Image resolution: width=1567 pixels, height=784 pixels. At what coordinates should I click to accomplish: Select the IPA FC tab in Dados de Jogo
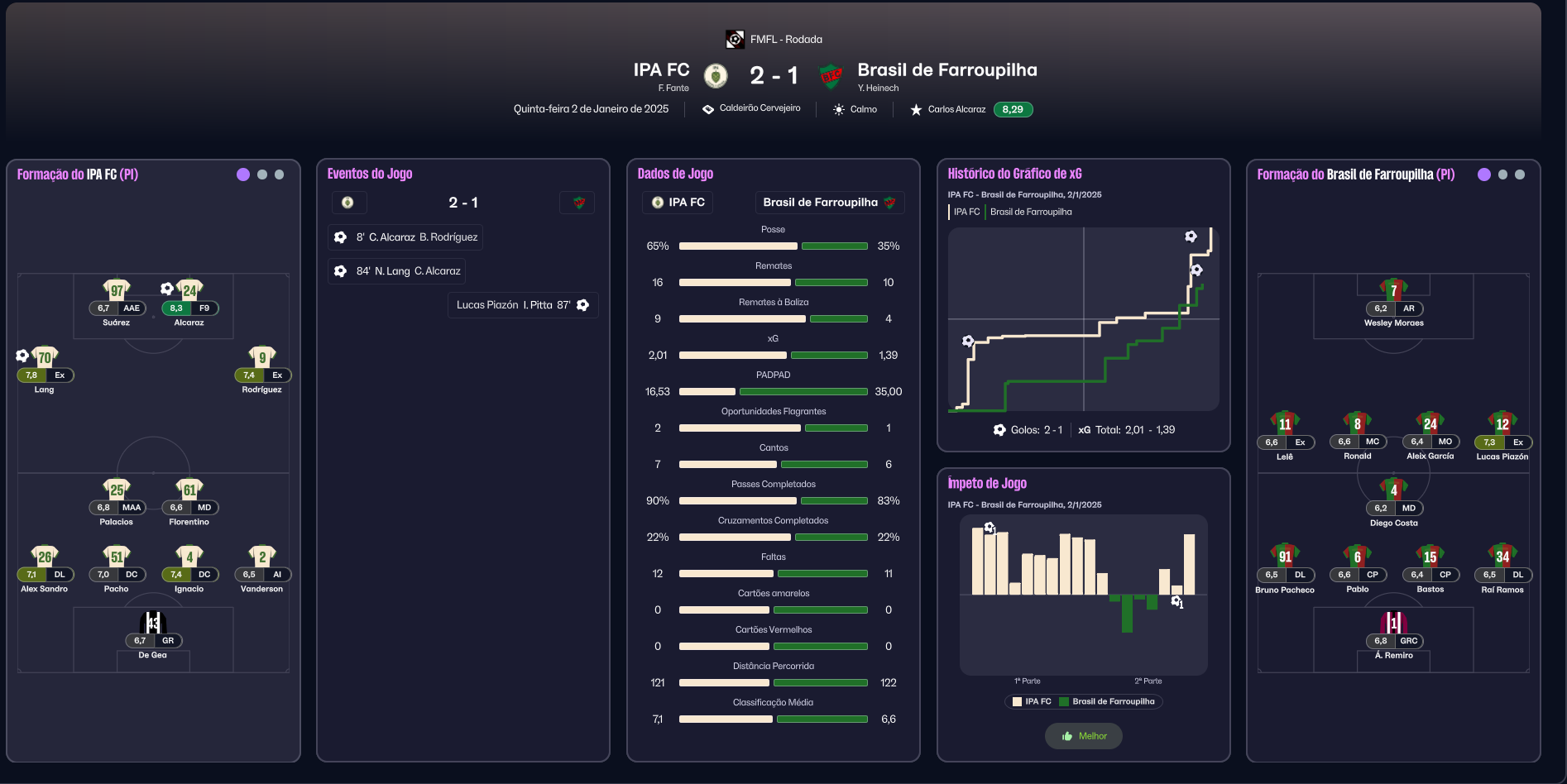coord(678,203)
